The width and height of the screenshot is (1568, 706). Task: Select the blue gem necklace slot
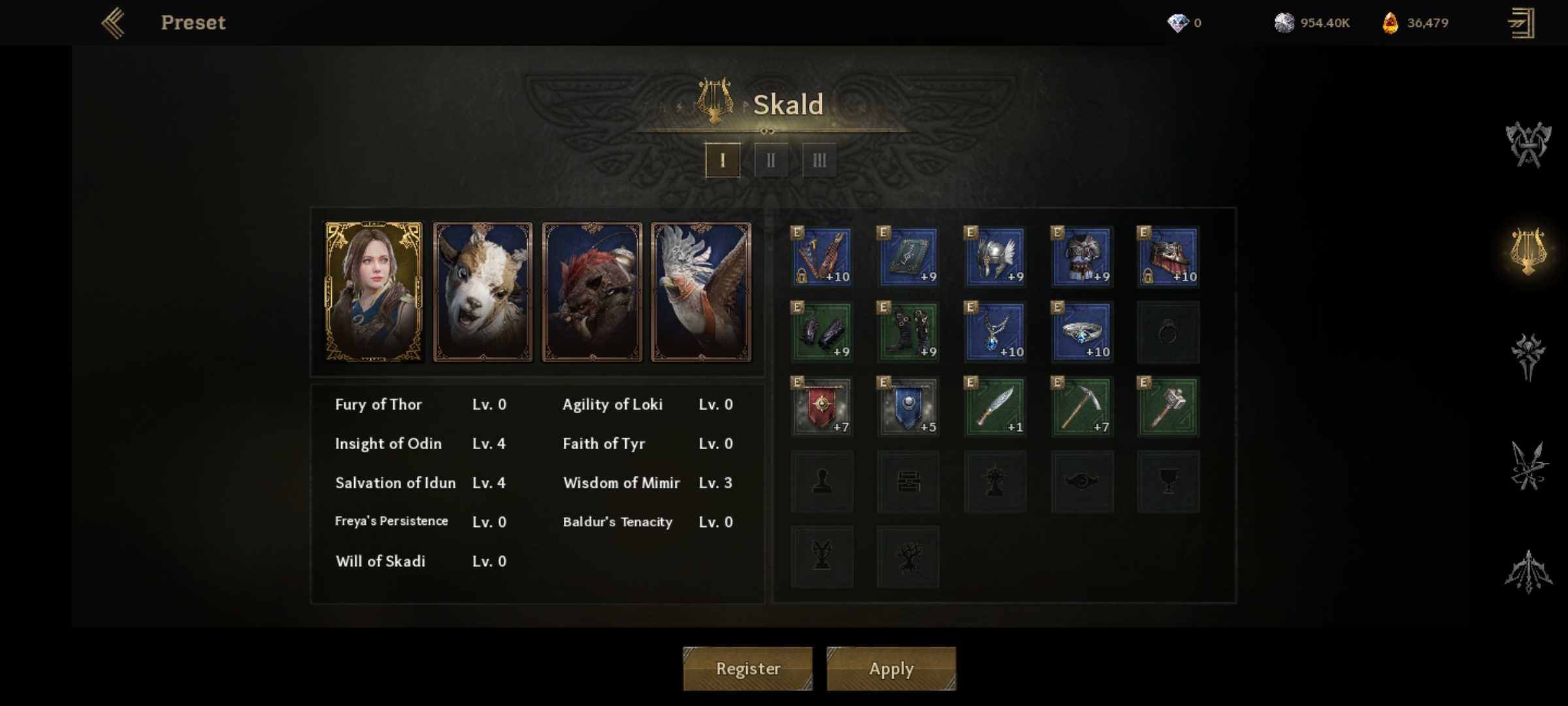pyautogui.click(x=995, y=332)
